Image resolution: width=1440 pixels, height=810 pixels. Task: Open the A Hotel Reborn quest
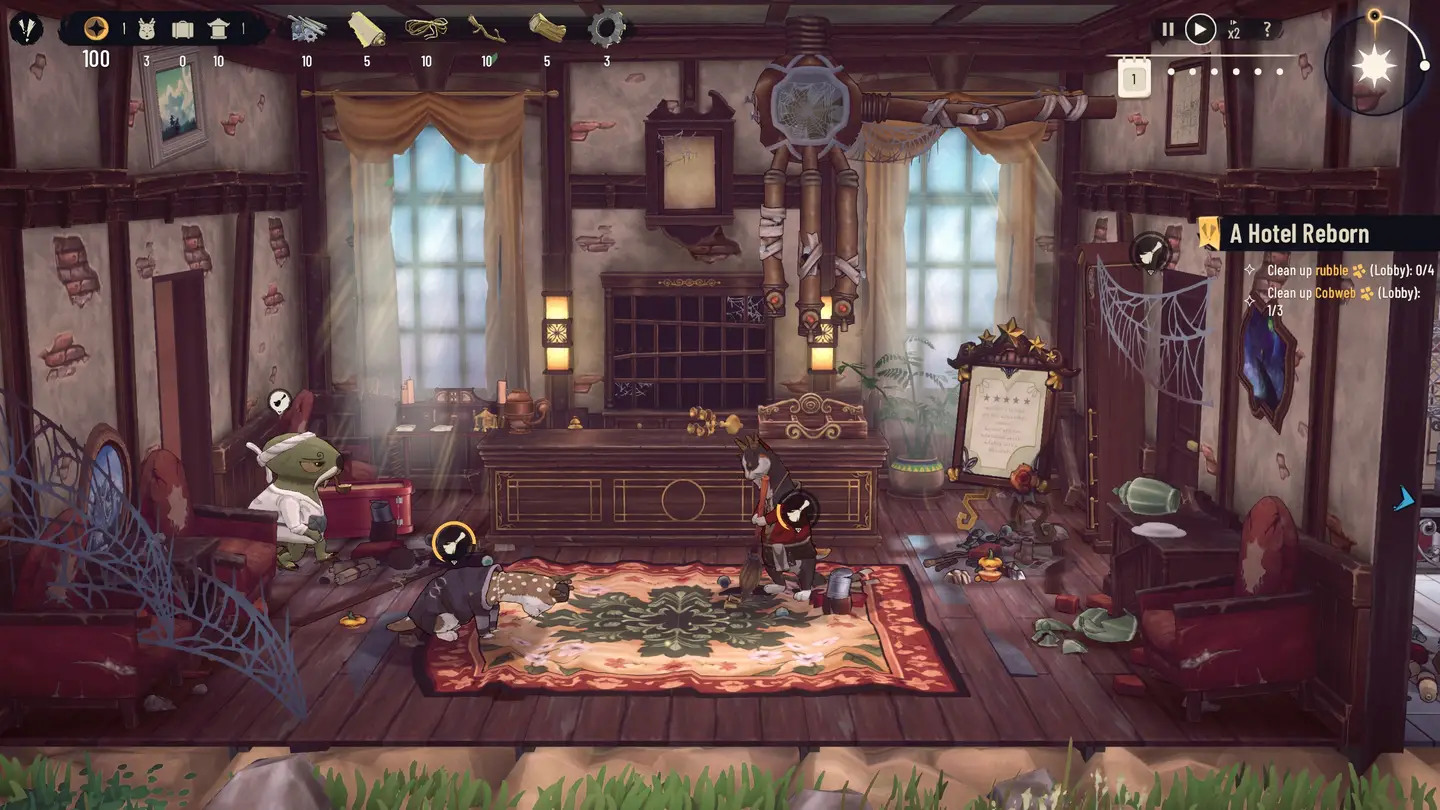tap(1298, 234)
